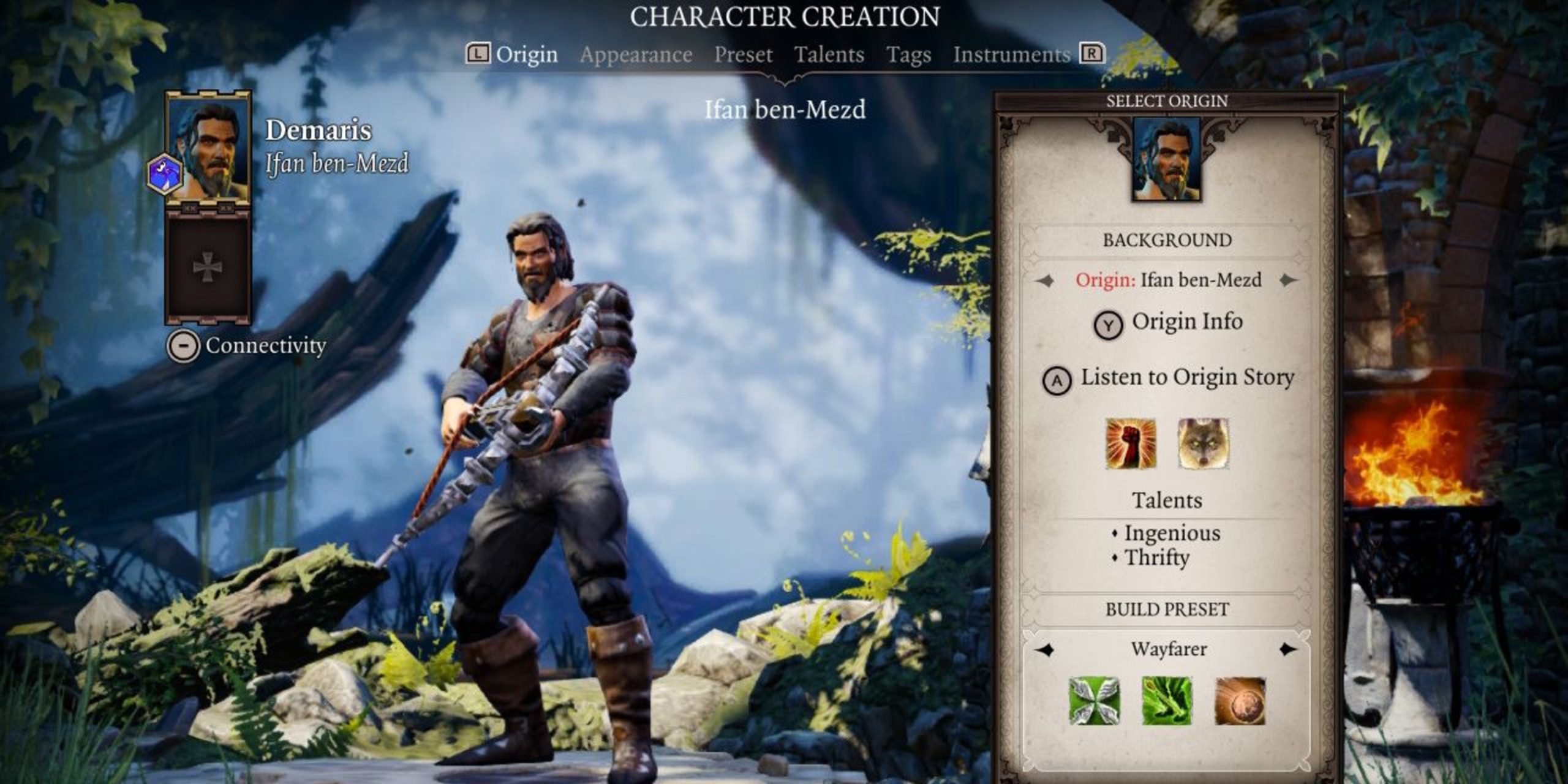Select the Origin tab
Viewport: 1568px width, 784px height.
coord(526,55)
